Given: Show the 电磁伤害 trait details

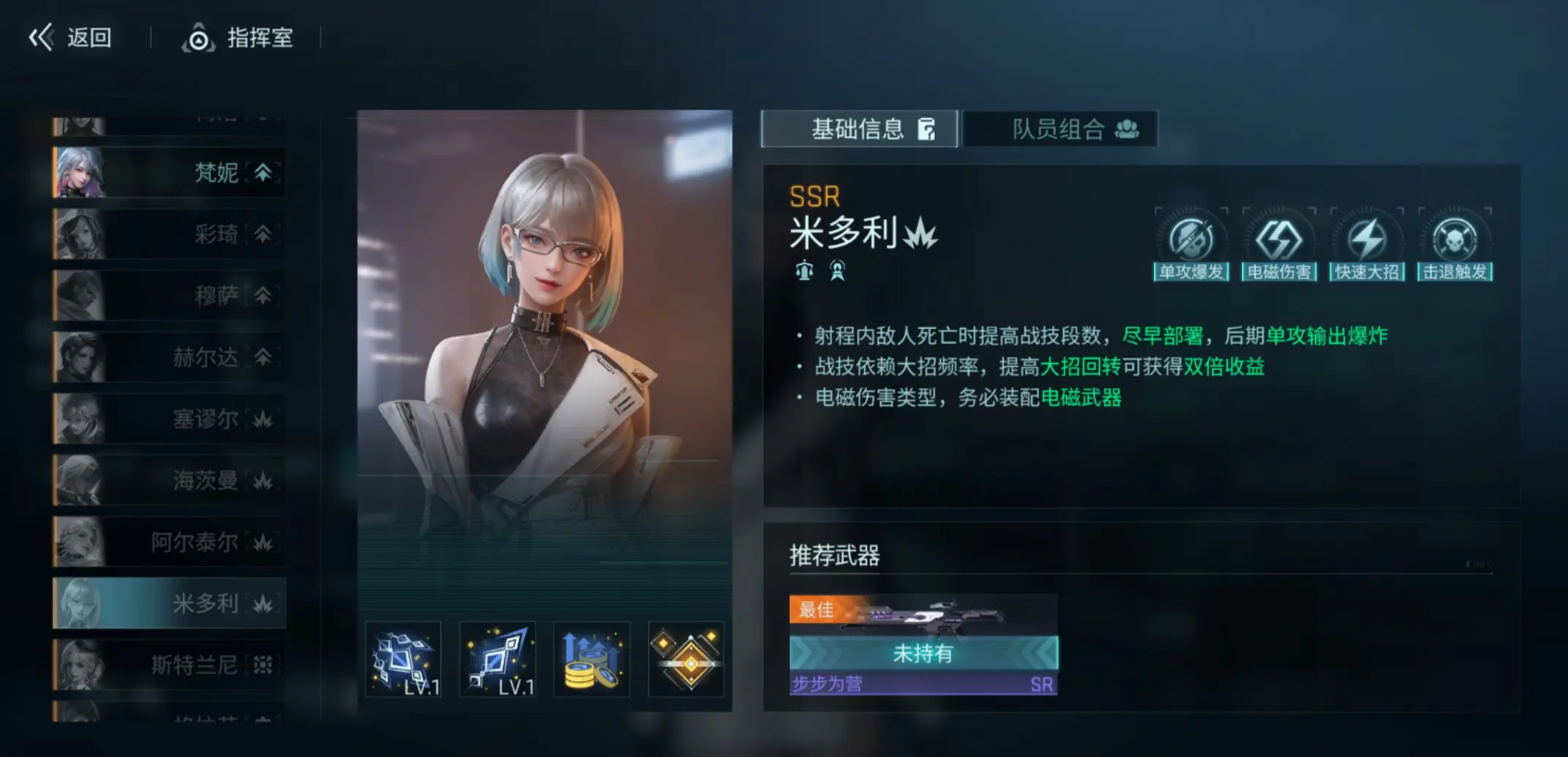Looking at the screenshot, I should (x=1279, y=244).
